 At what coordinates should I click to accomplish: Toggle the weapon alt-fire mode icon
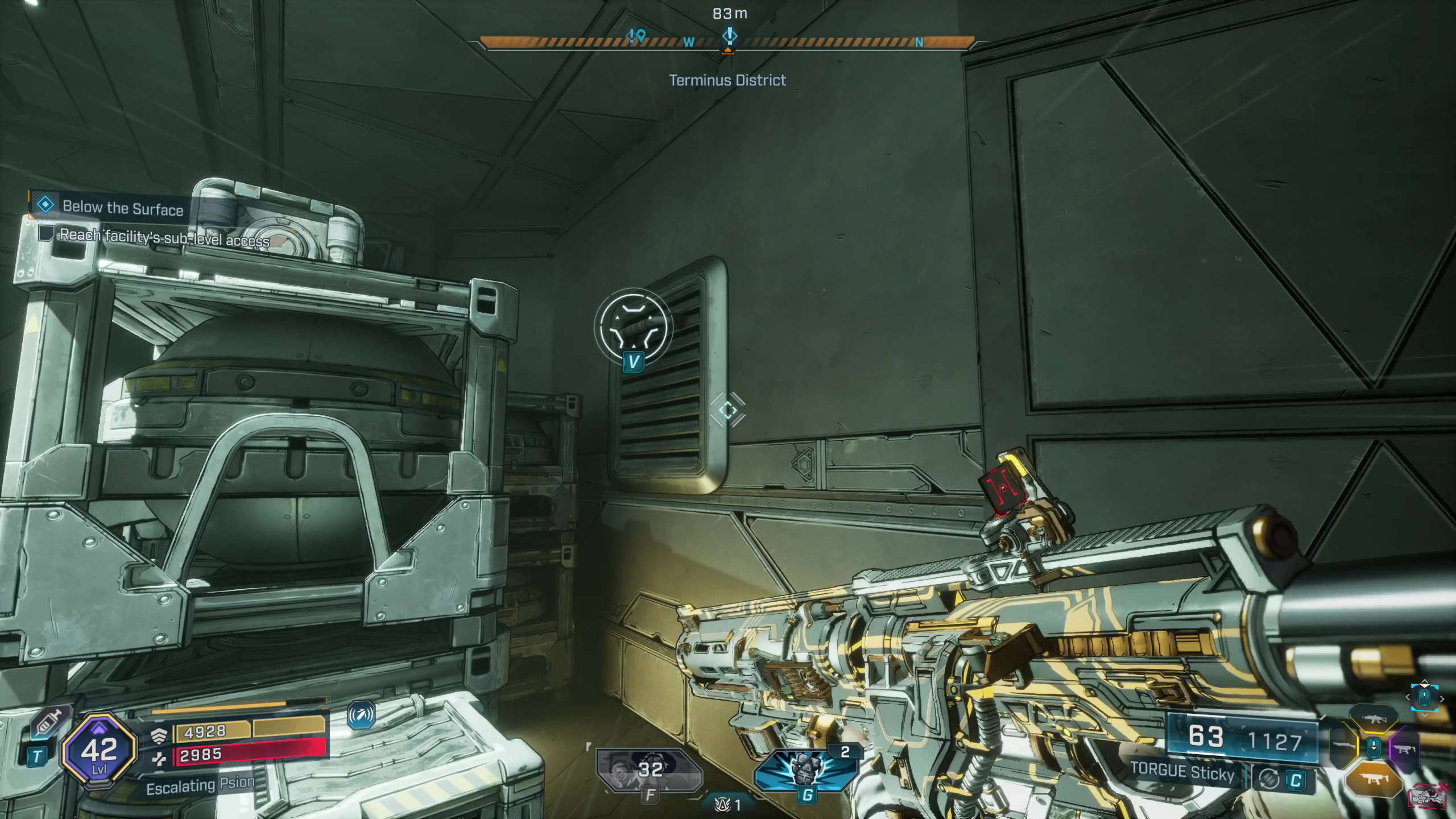1269,779
